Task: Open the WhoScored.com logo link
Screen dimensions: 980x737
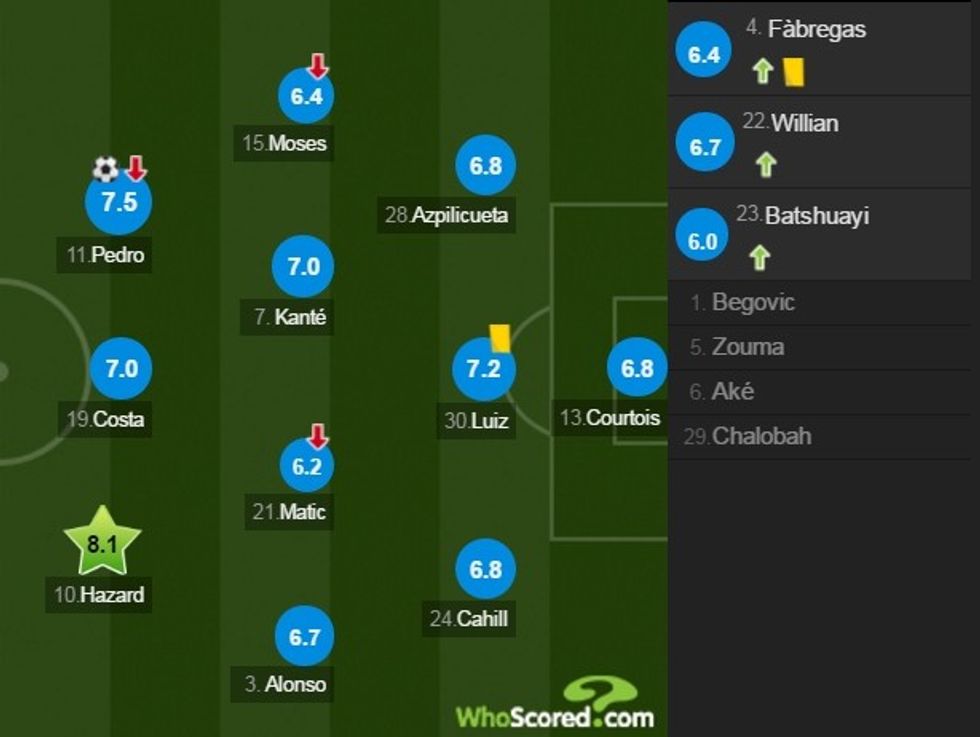Action: tap(555, 706)
